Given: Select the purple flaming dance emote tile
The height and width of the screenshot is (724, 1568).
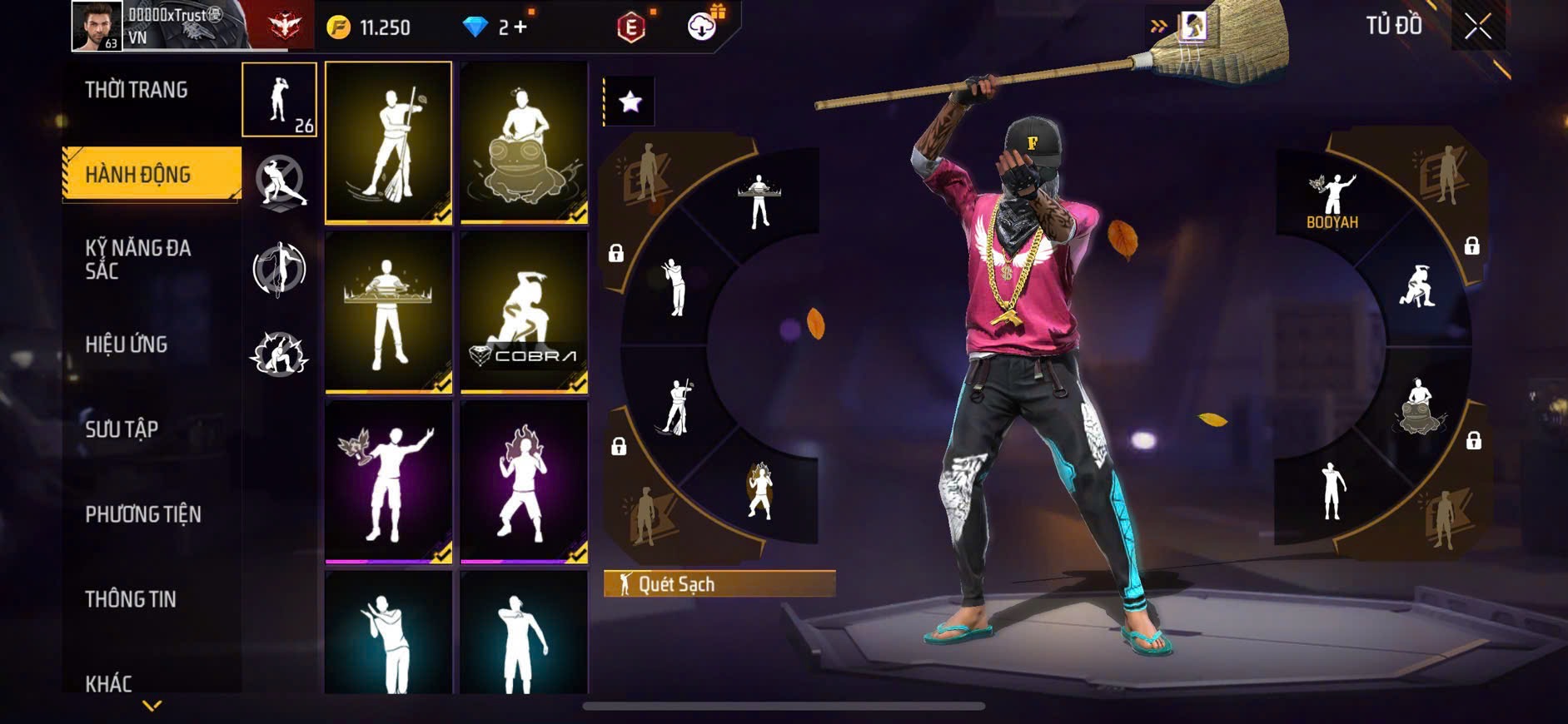Looking at the screenshot, I should point(524,481).
